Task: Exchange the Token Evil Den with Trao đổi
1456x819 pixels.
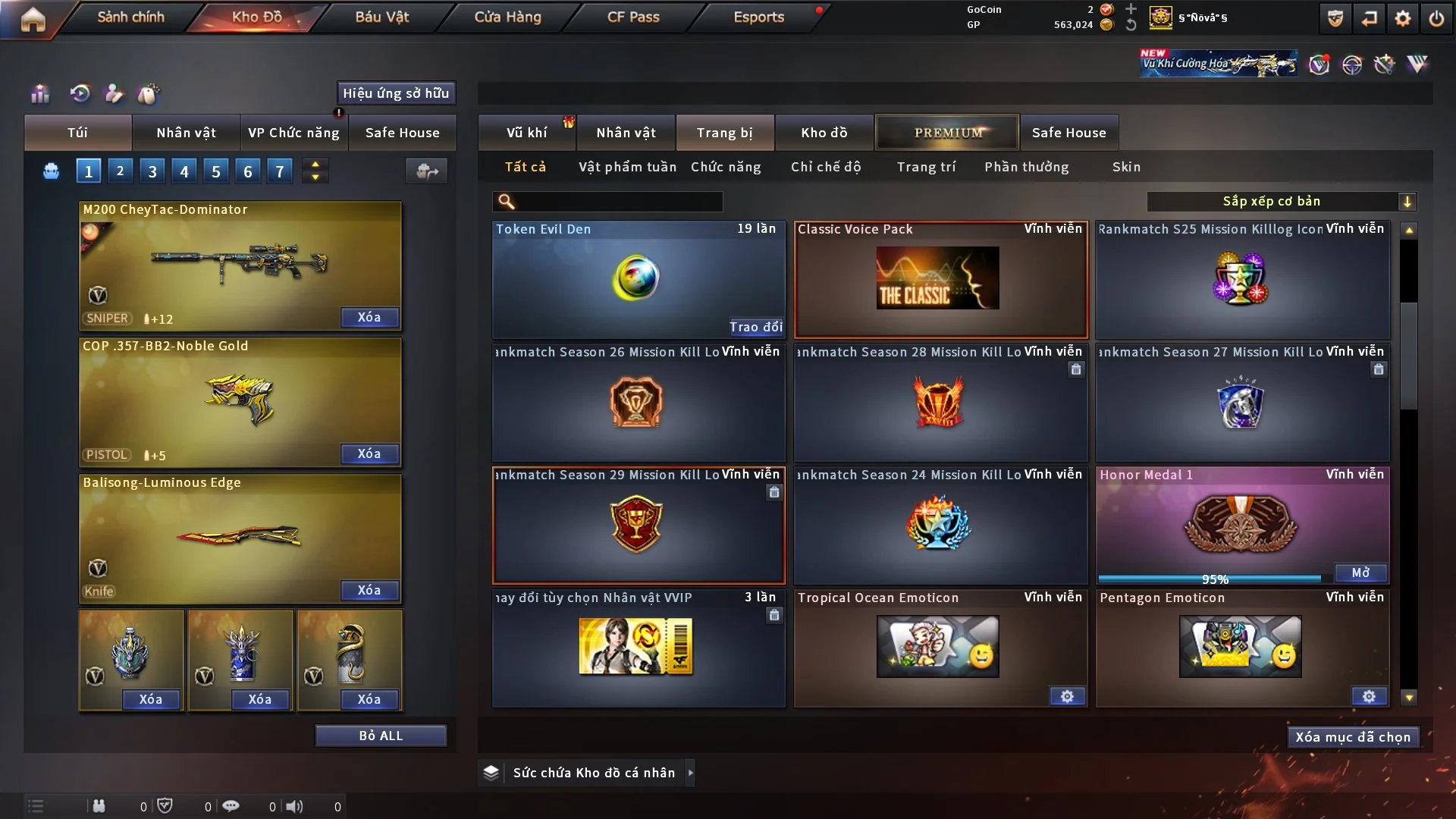Action: point(755,327)
